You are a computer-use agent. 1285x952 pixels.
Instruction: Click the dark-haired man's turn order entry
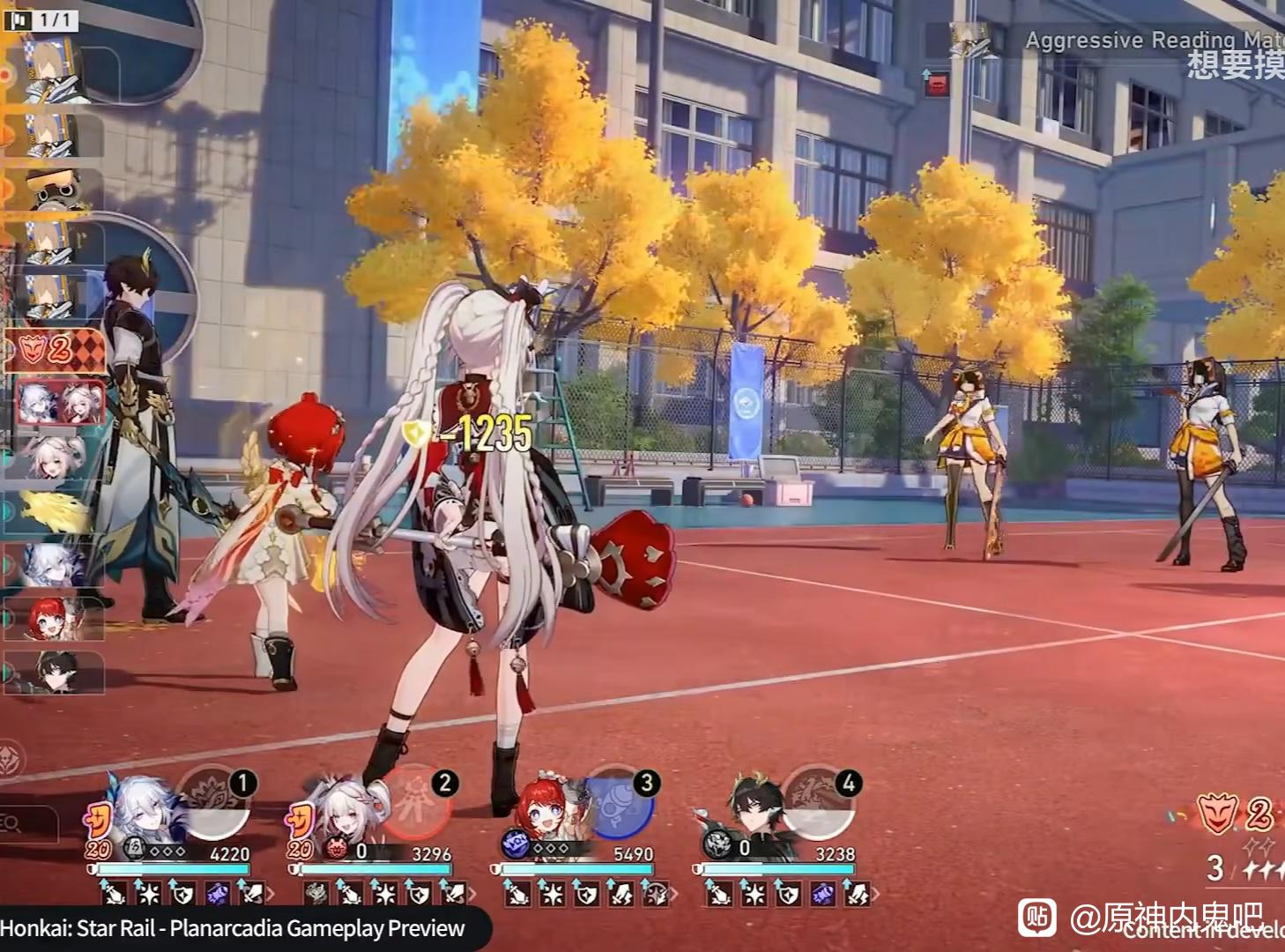click(55, 673)
